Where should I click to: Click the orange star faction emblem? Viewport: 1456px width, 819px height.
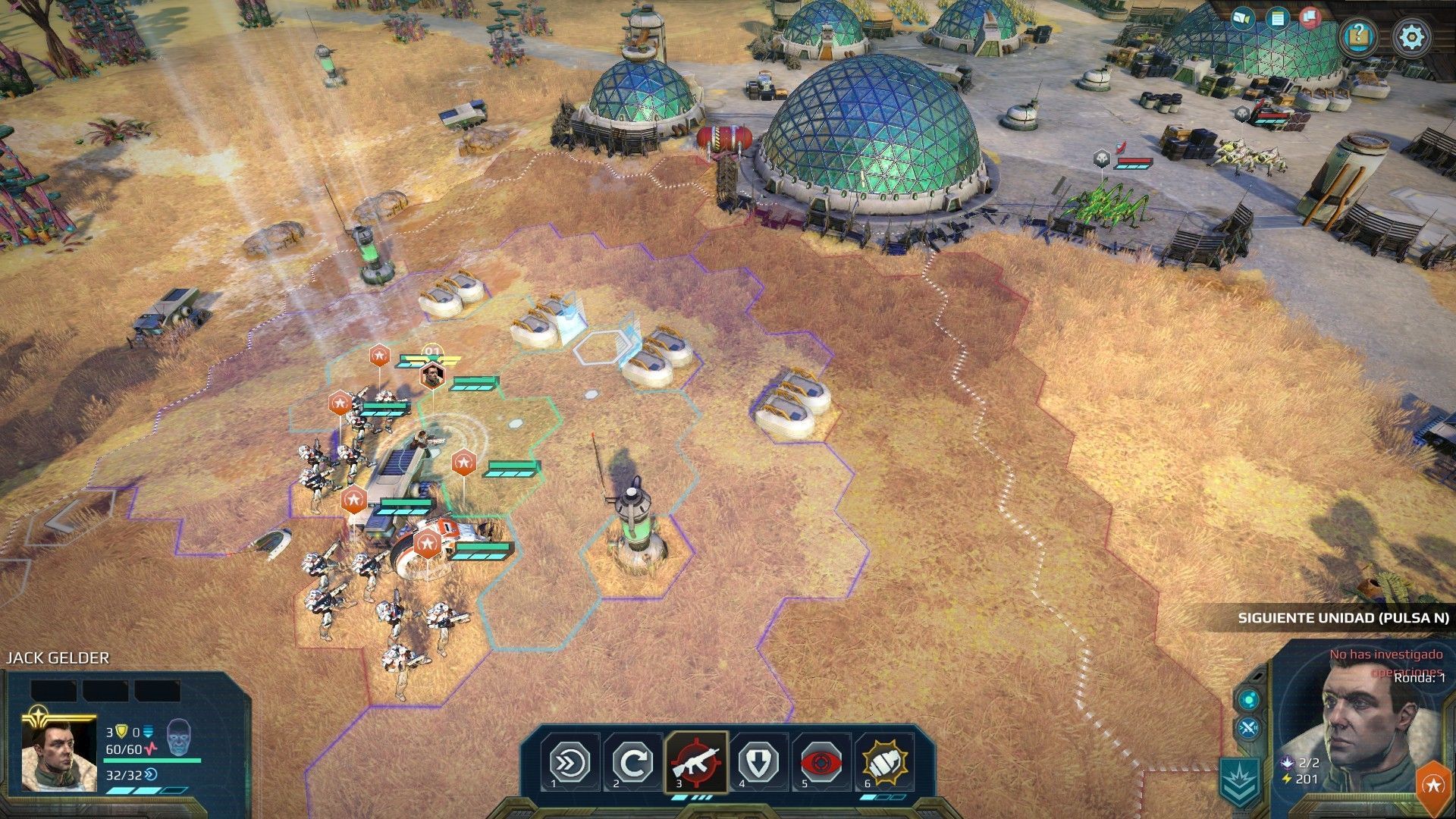click(x=1434, y=786)
